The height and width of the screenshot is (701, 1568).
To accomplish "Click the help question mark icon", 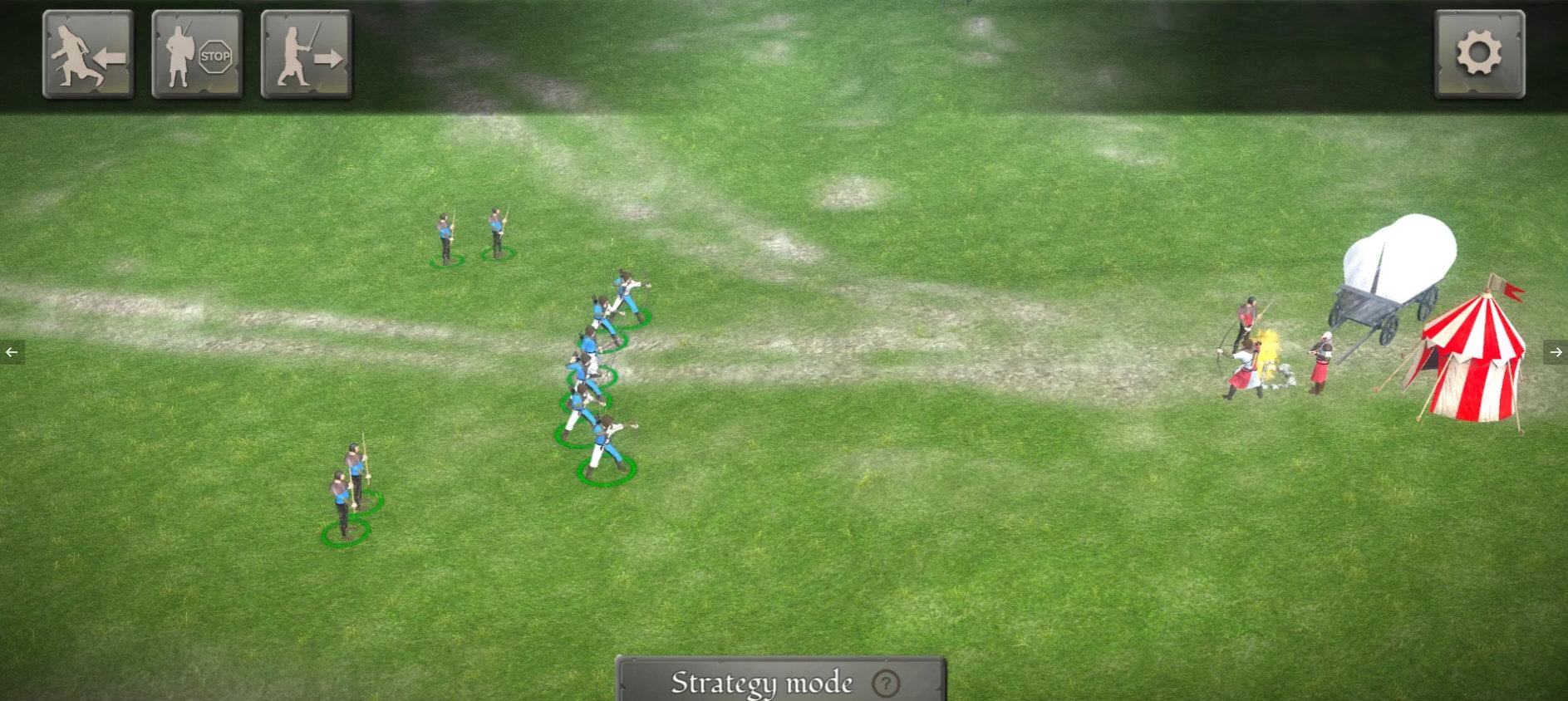I will pos(885,684).
